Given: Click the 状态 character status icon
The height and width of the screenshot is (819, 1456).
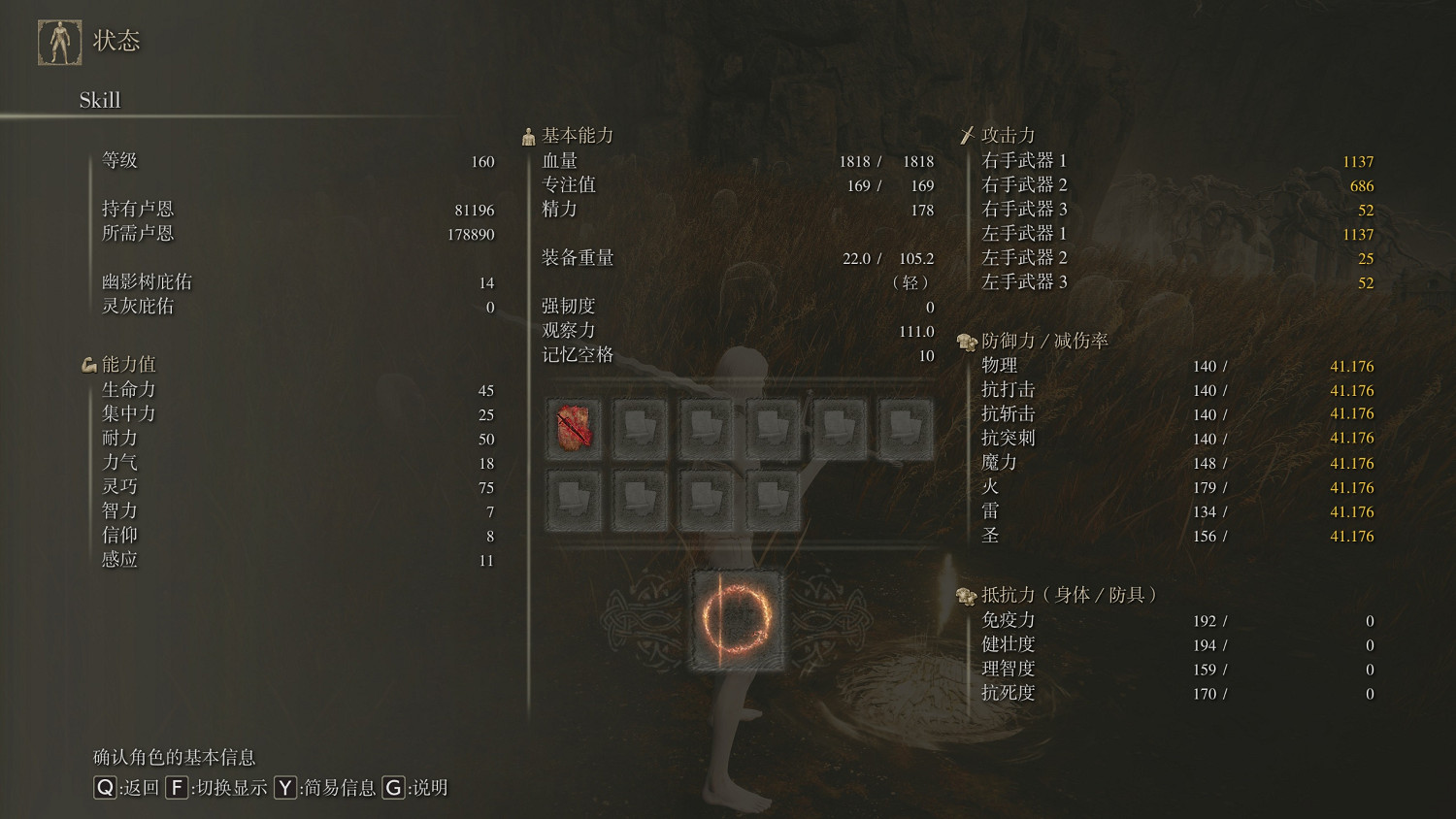Looking at the screenshot, I should coord(59,43).
